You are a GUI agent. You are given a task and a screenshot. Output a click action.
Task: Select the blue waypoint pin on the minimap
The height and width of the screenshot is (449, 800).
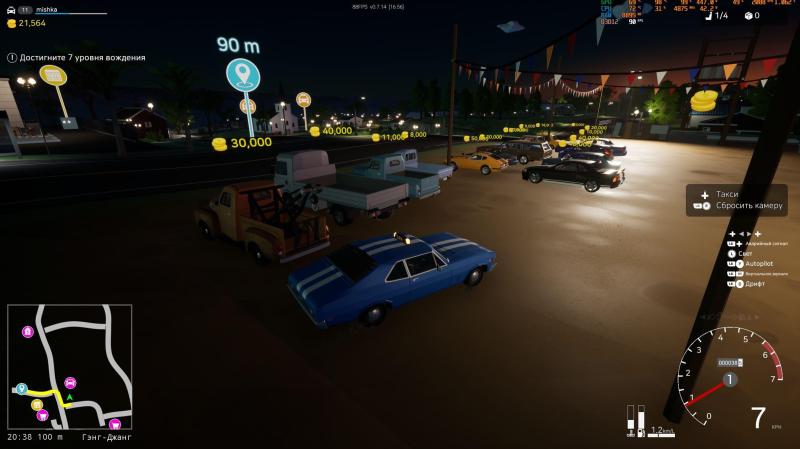(x=21, y=388)
